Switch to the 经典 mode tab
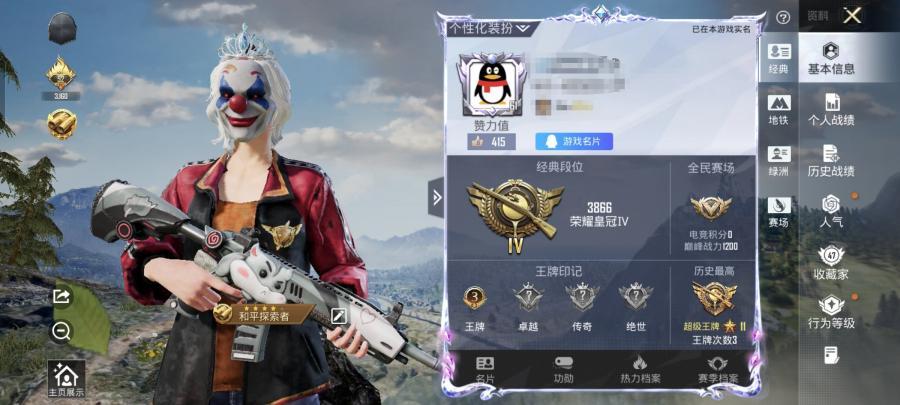This screenshot has width=900, height=405. click(x=779, y=59)
